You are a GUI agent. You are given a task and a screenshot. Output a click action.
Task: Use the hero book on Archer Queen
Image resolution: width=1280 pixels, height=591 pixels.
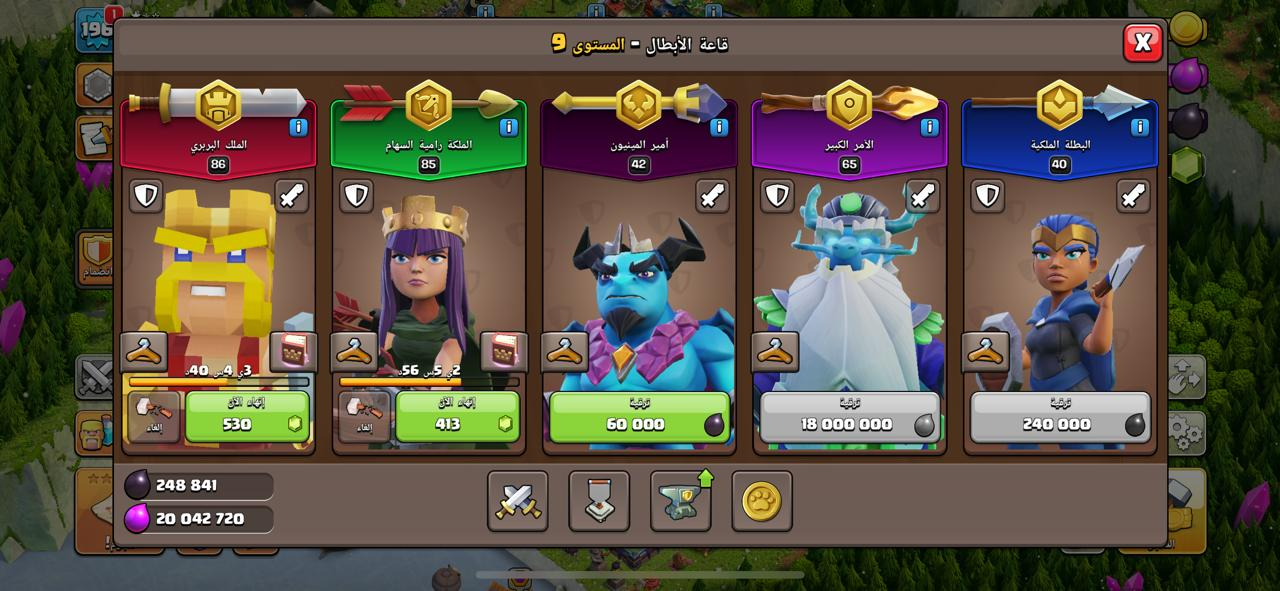[504, 352]
